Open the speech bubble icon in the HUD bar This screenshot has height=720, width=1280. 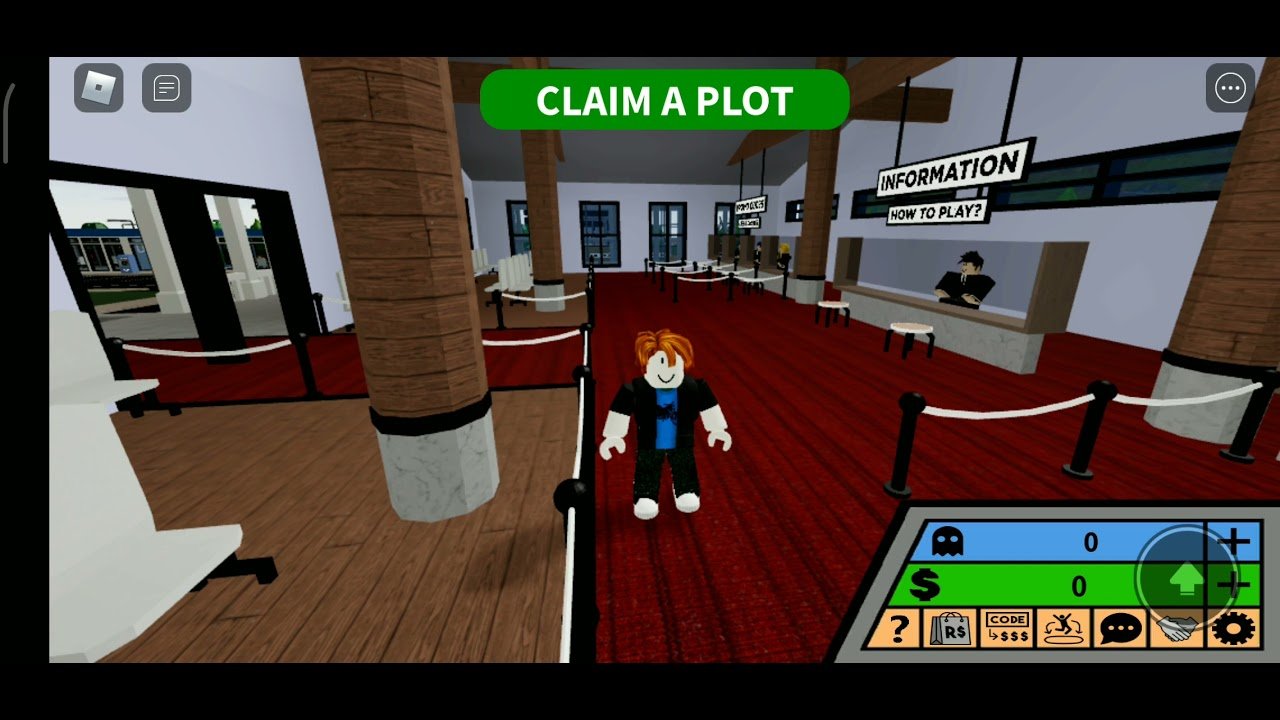pyautogui.click(x=1120, y=629)
